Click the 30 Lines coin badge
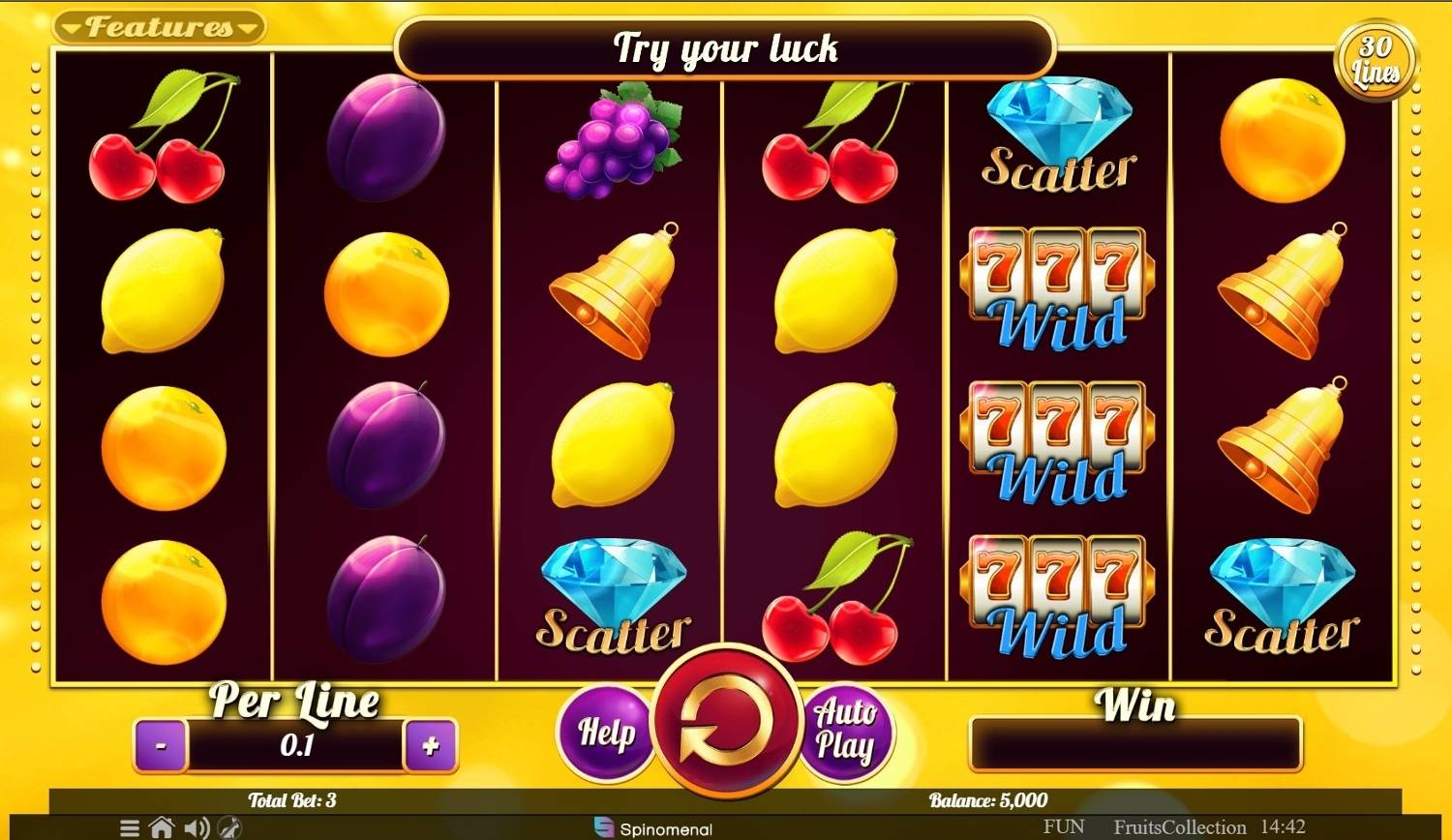1452x840 pixels. [1375, 60]
